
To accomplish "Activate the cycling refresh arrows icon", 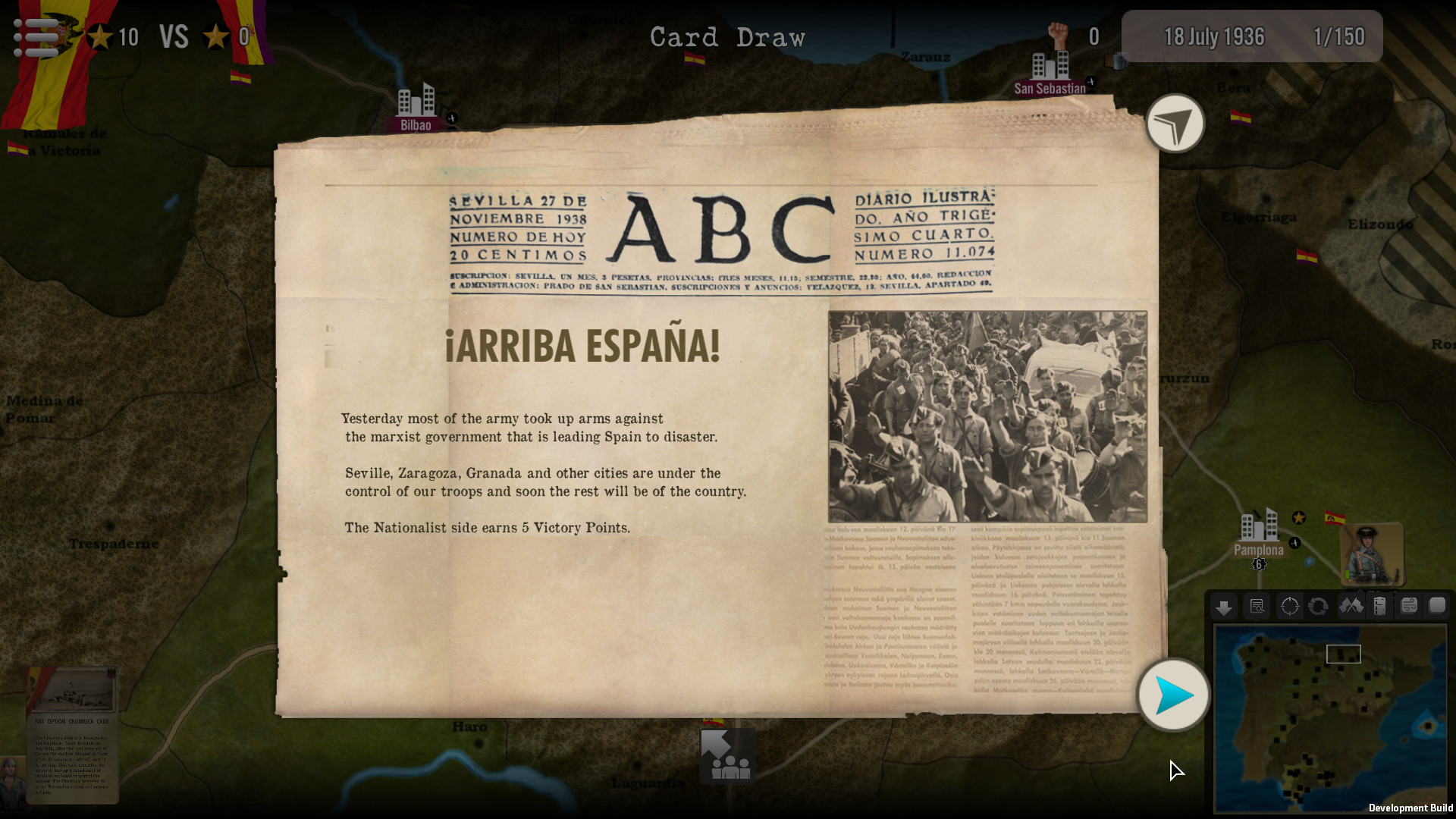I will point(1319,606).
